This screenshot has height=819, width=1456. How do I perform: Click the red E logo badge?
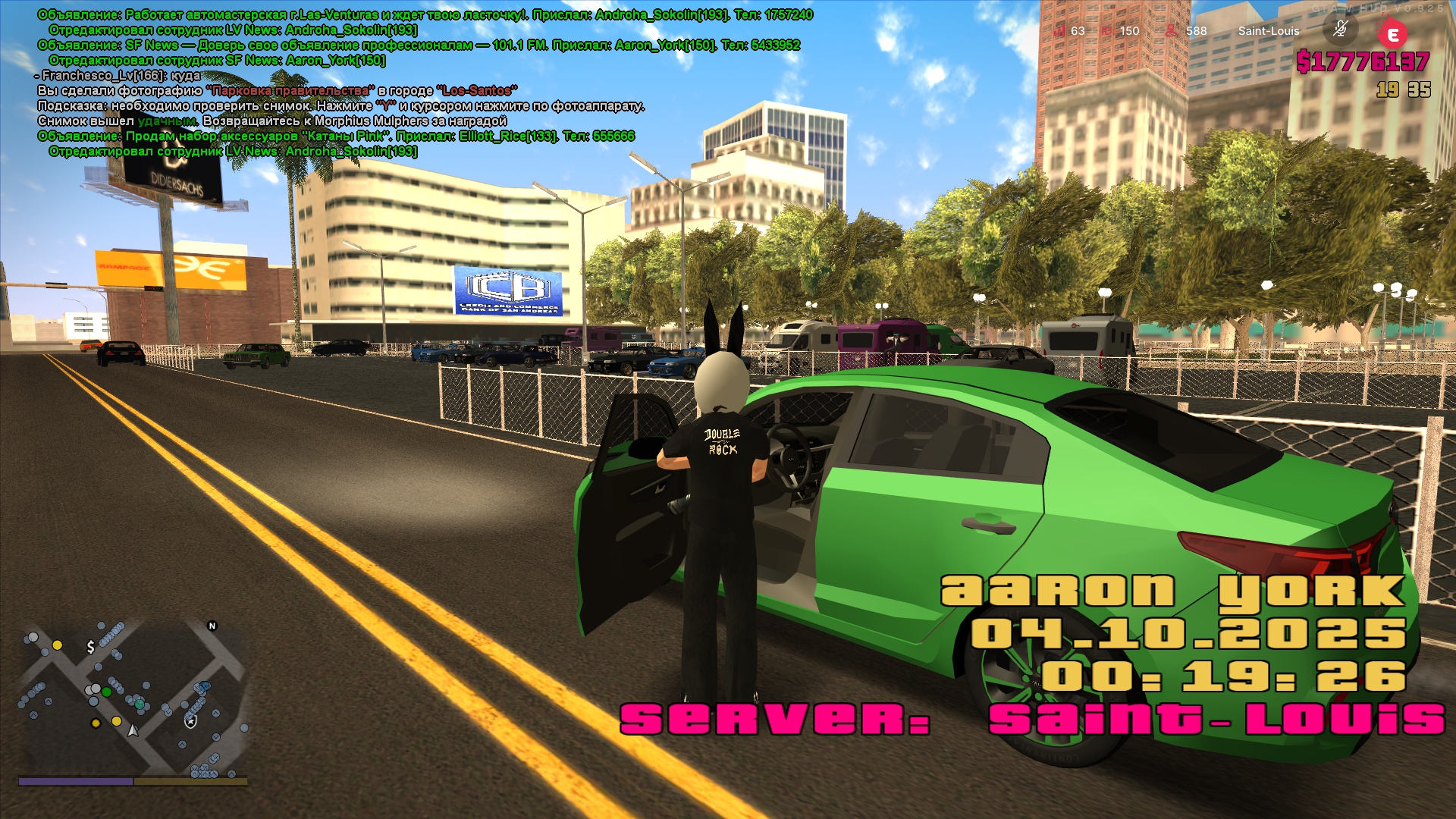click(x=1392, y=34)
